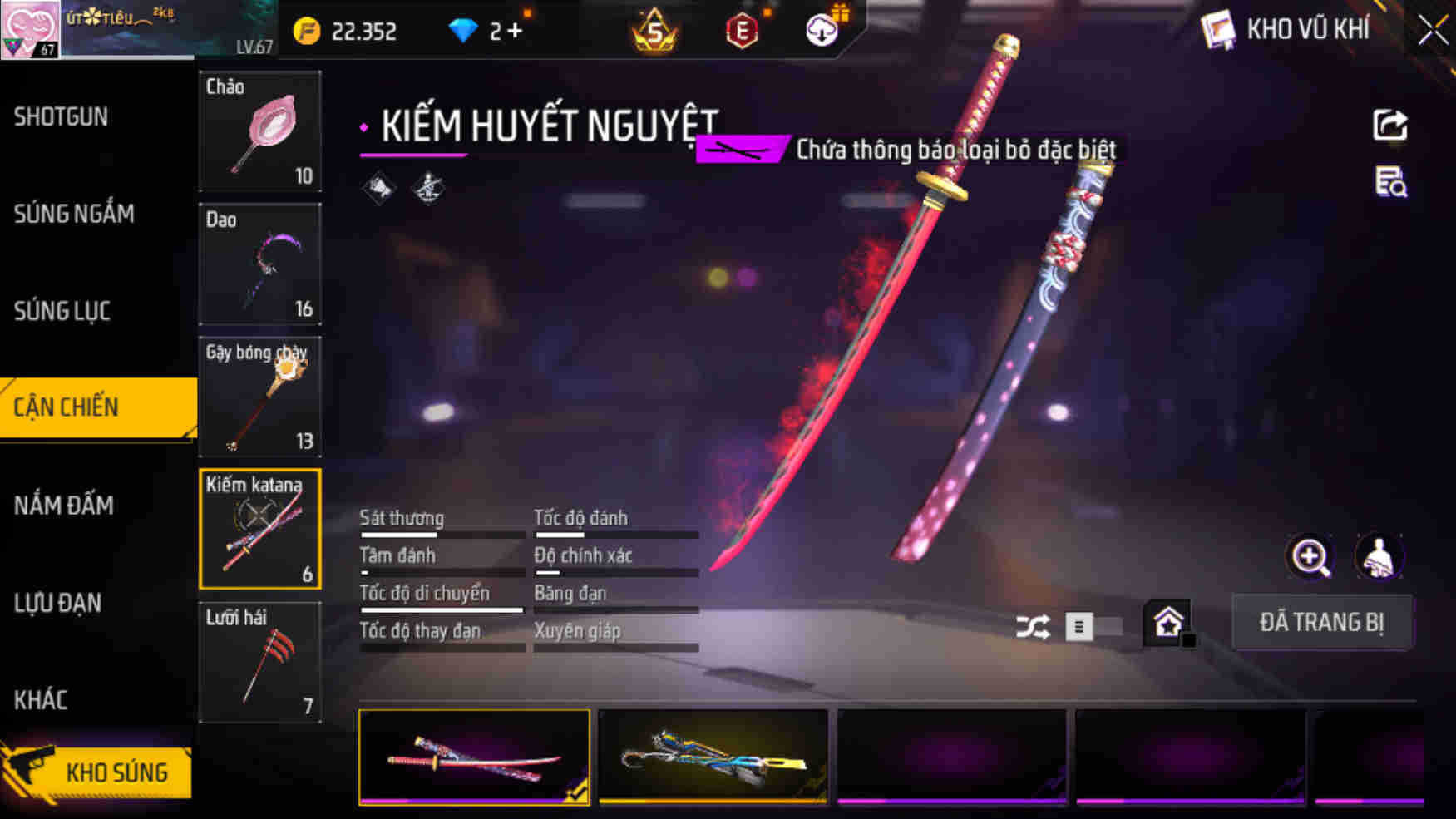Zoom in using the magnifier icon near preview
This screenshot has height=819, width=1456.
(1310, 556)
